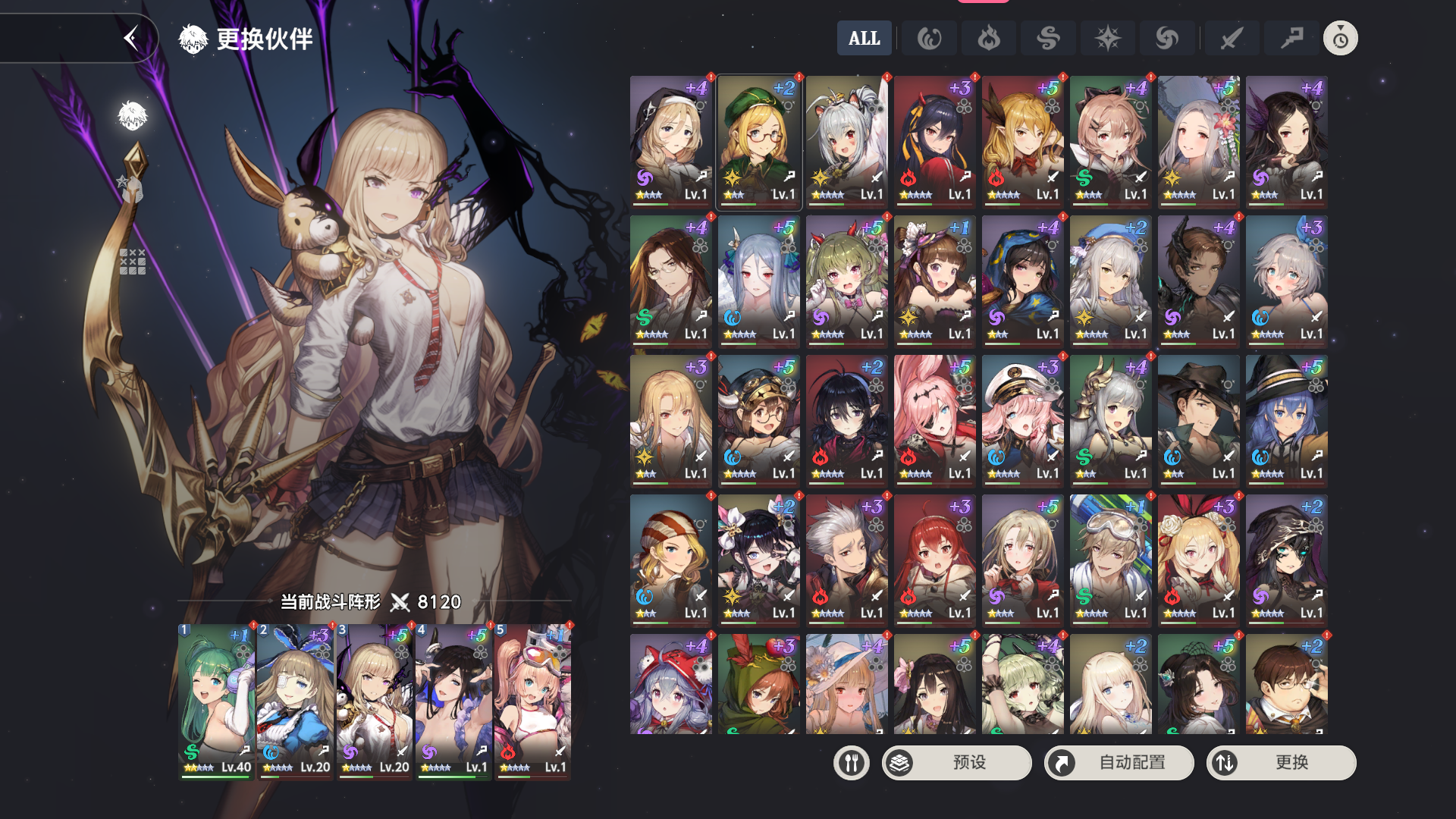Screen dimensions: 1456x819
Task: Click the 更换 swap button
Action: [1281, 762]
